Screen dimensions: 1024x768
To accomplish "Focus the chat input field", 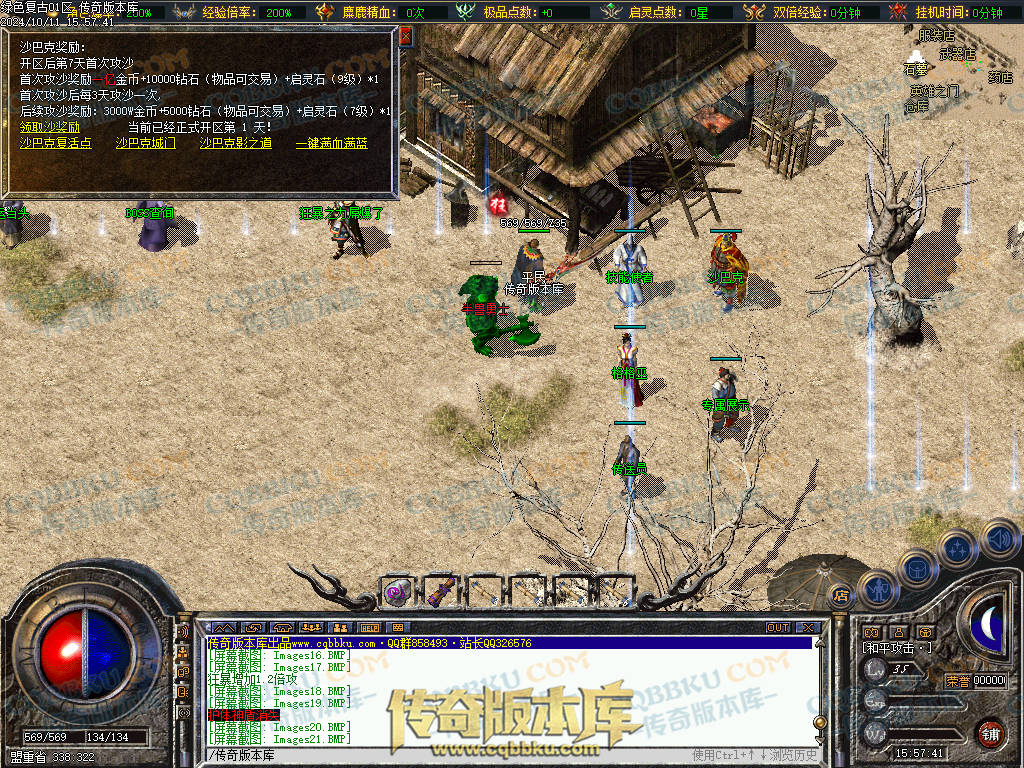I will pos(450,754).
